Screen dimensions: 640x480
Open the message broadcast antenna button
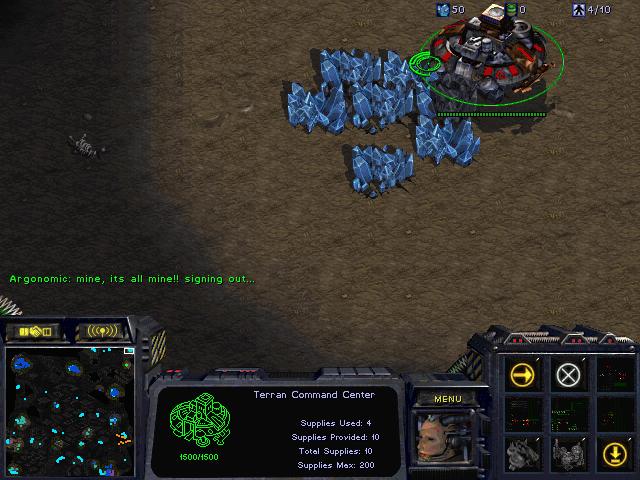pyautogui.click(x=102, y=331)
